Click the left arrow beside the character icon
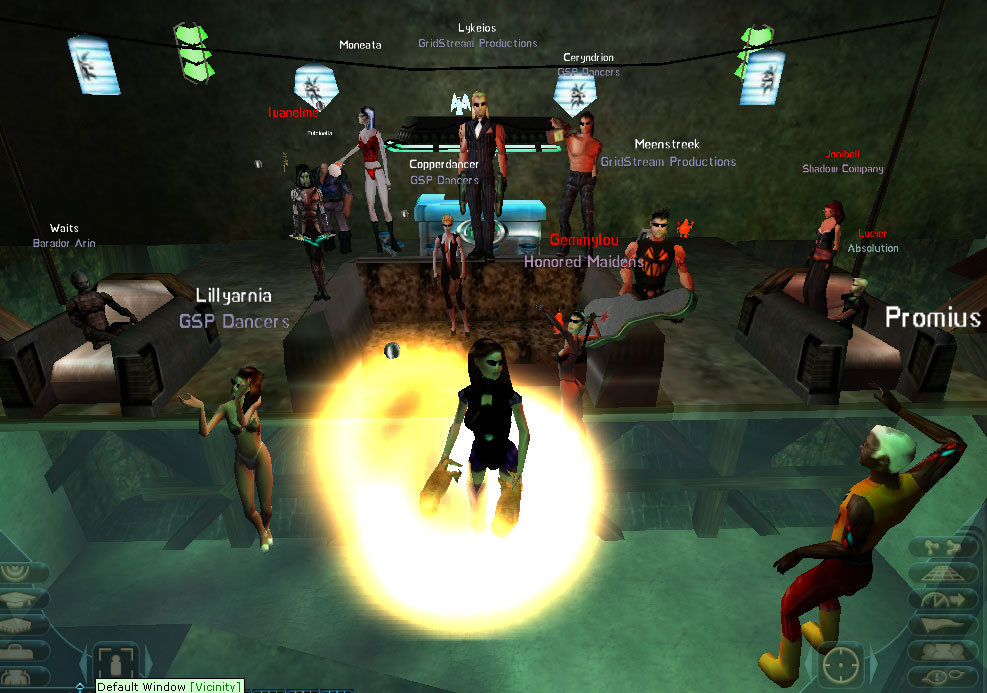 coord(84,663)
